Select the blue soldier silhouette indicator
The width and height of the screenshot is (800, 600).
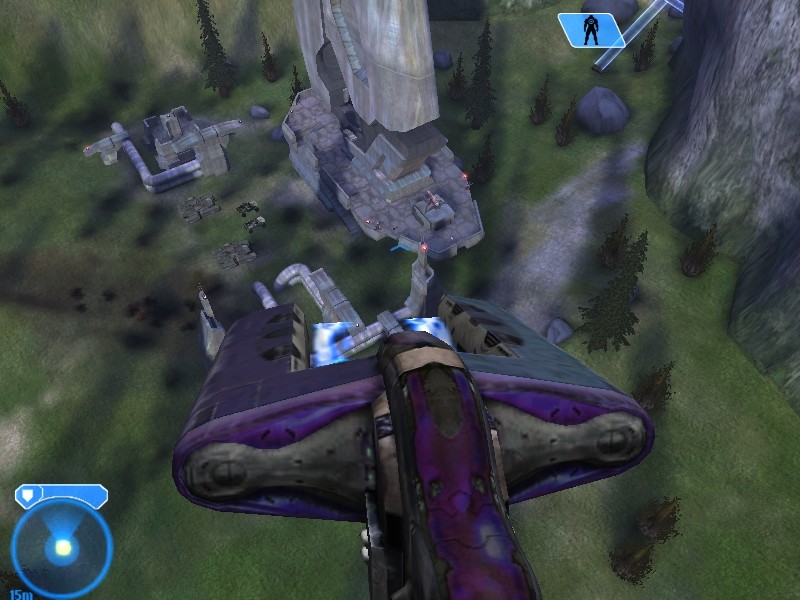(591, 30)
